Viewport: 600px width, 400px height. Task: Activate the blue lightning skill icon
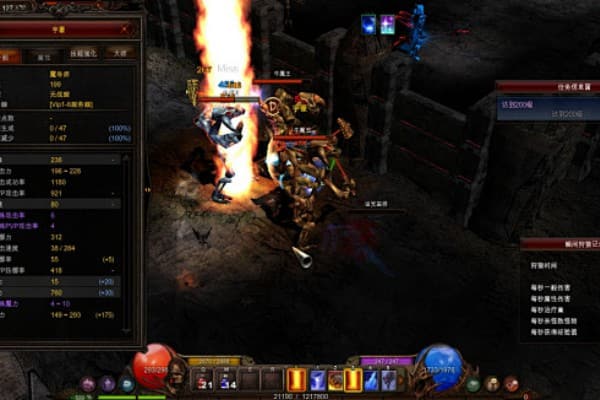(317, 380)
